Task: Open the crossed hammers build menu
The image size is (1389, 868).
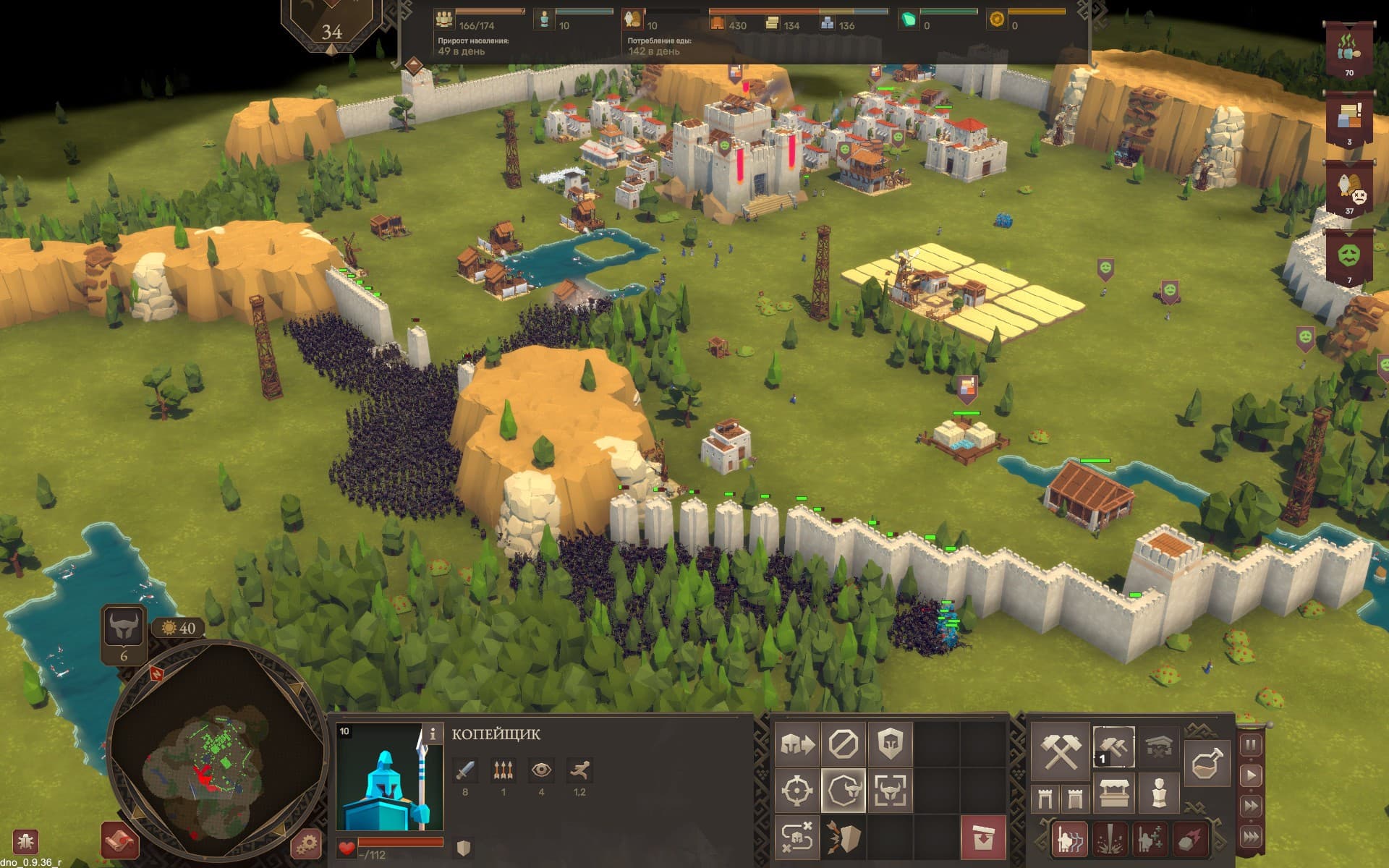Action: (x=1060, y=751)
